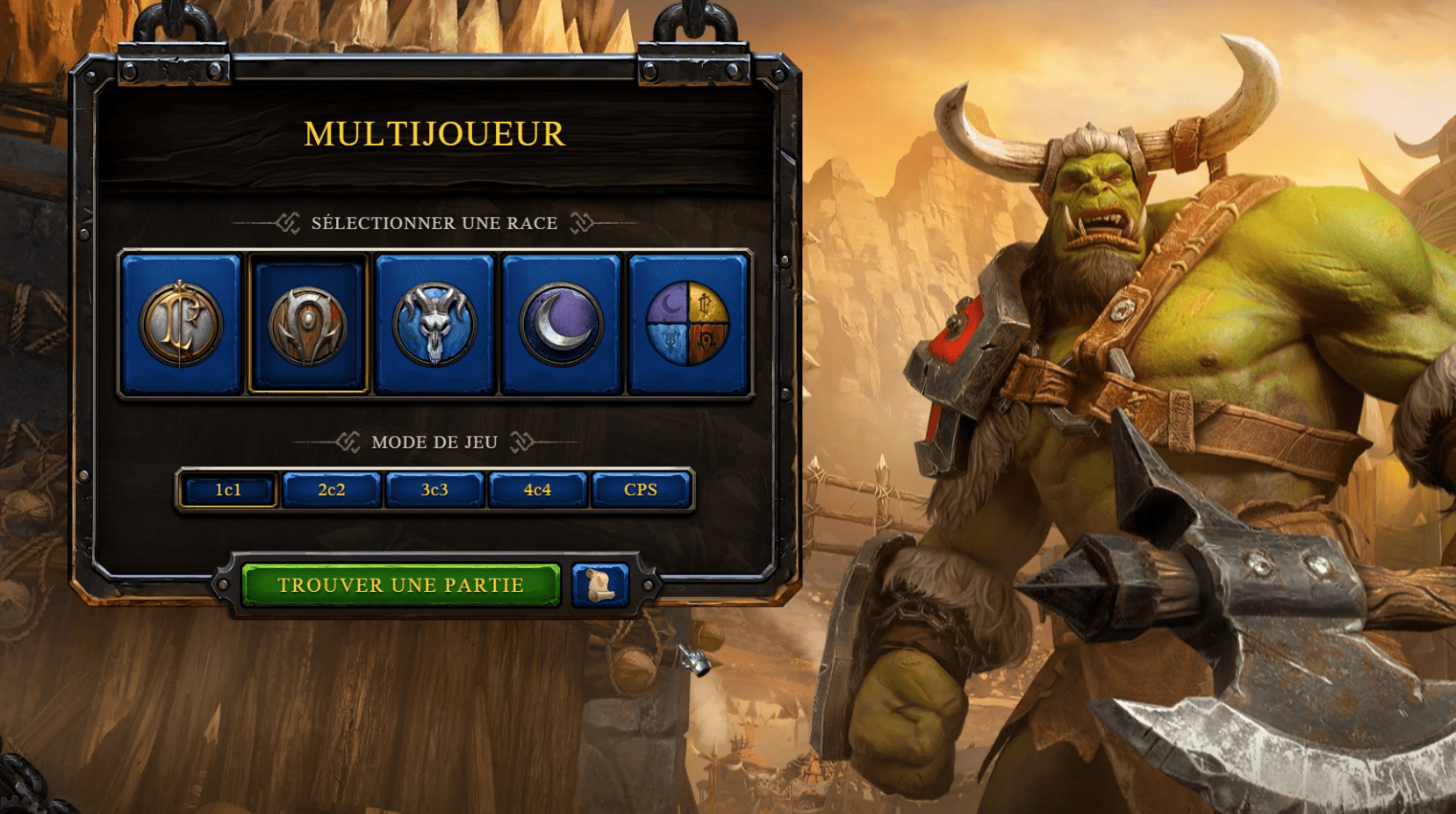The image size is (1456, 814).
Task: Select the Human race emblem
Action: point(182,324)
